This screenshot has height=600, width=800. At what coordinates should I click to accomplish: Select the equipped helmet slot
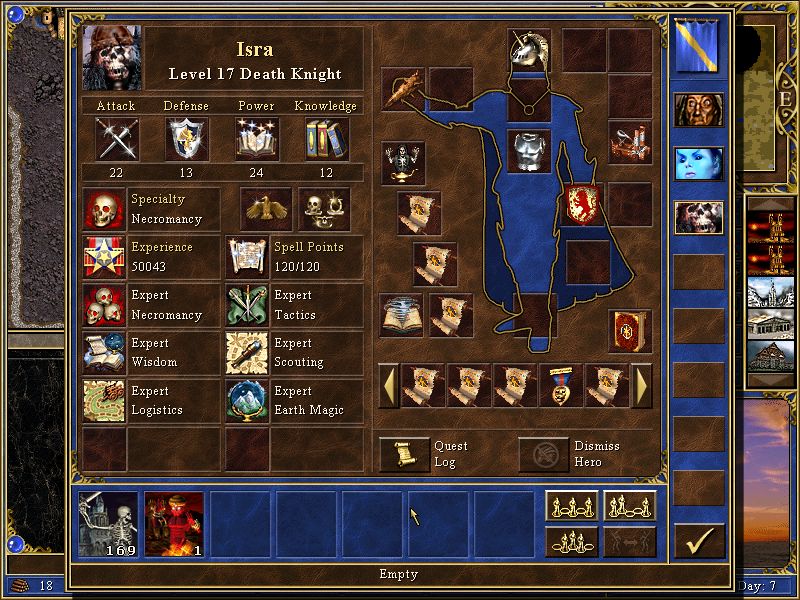(529, 49)
